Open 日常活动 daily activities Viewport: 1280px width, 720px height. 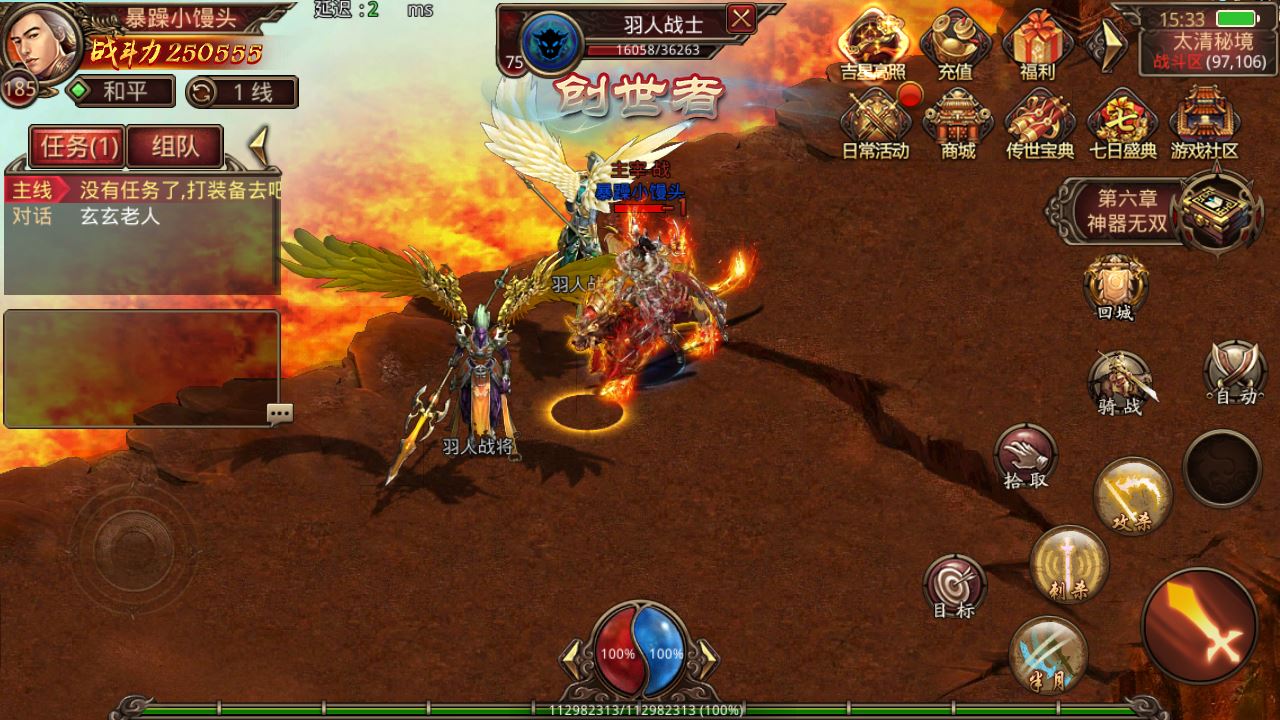pos(875,122)
